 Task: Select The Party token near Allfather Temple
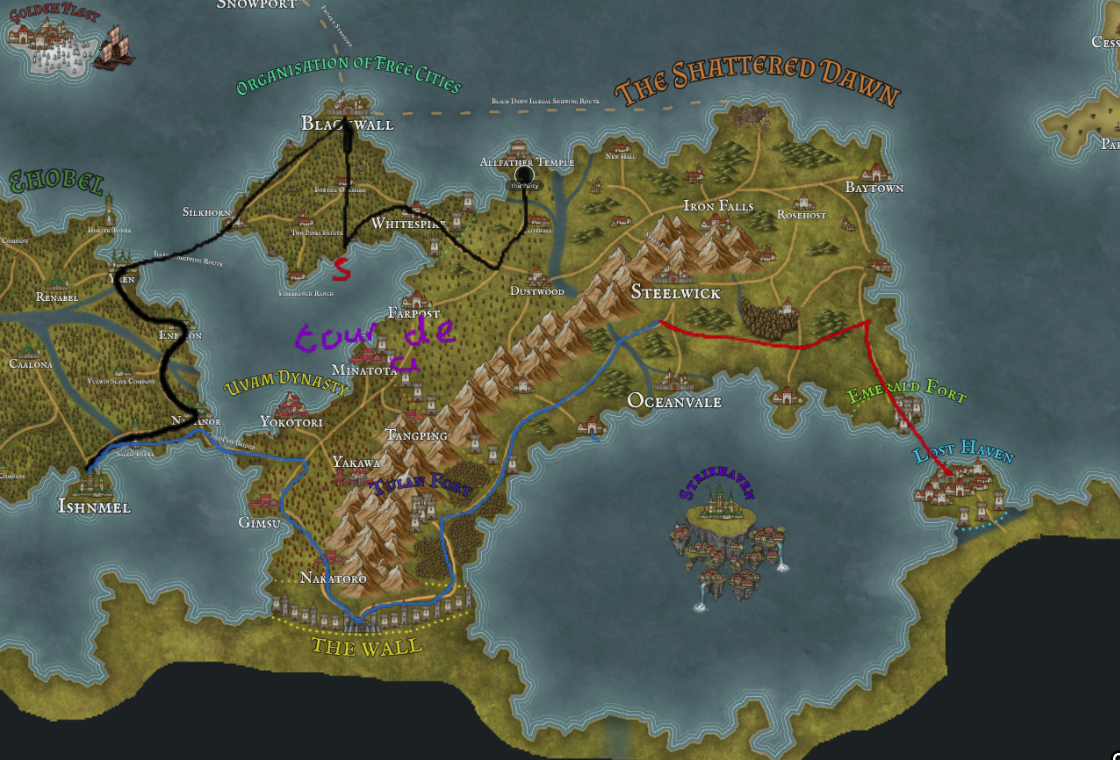[x=521, y=180]
